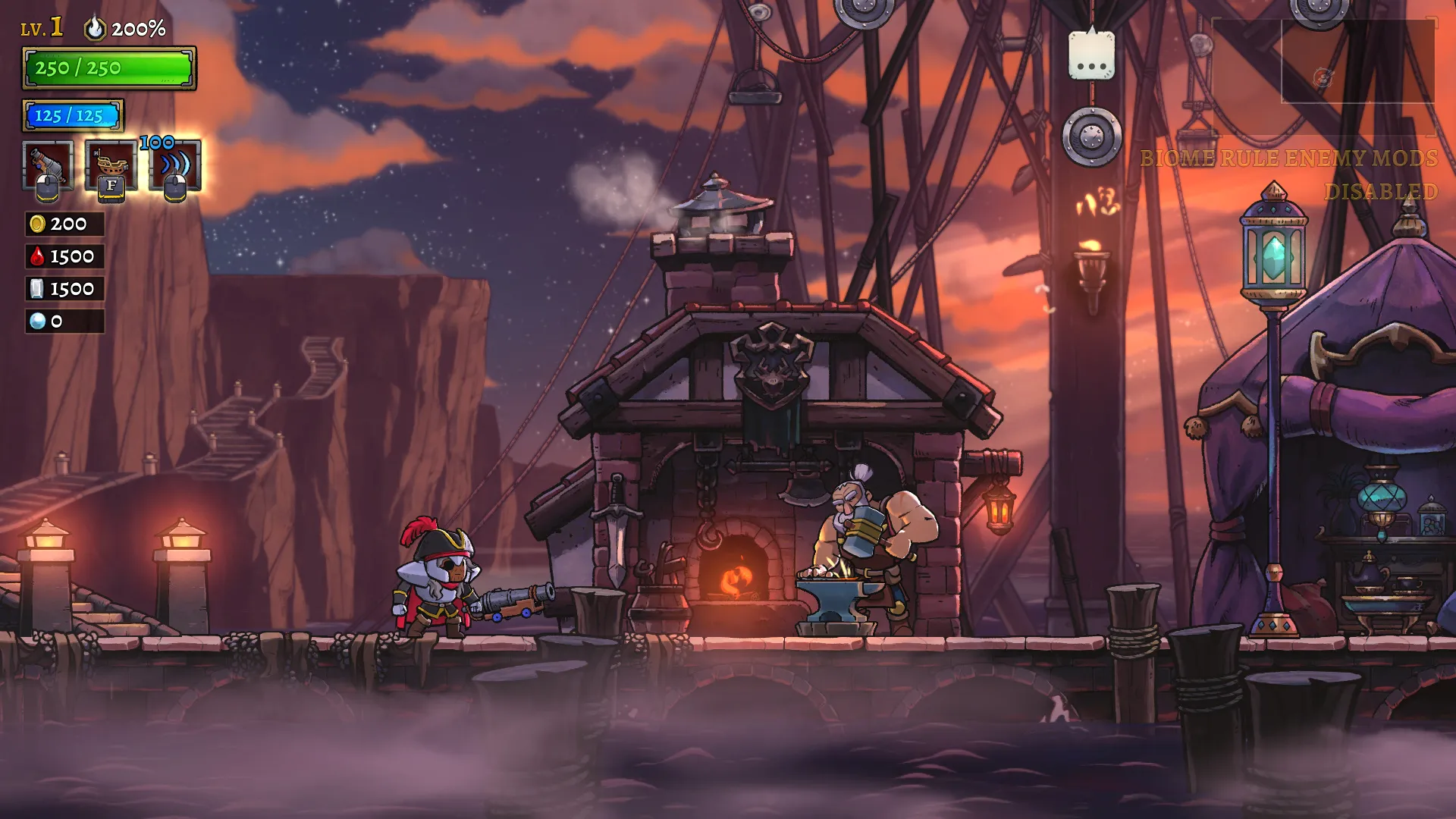This screenshot has height=819, width=1456.
Task: Cast the blue wave spell icon
Action: coord(175,165)
